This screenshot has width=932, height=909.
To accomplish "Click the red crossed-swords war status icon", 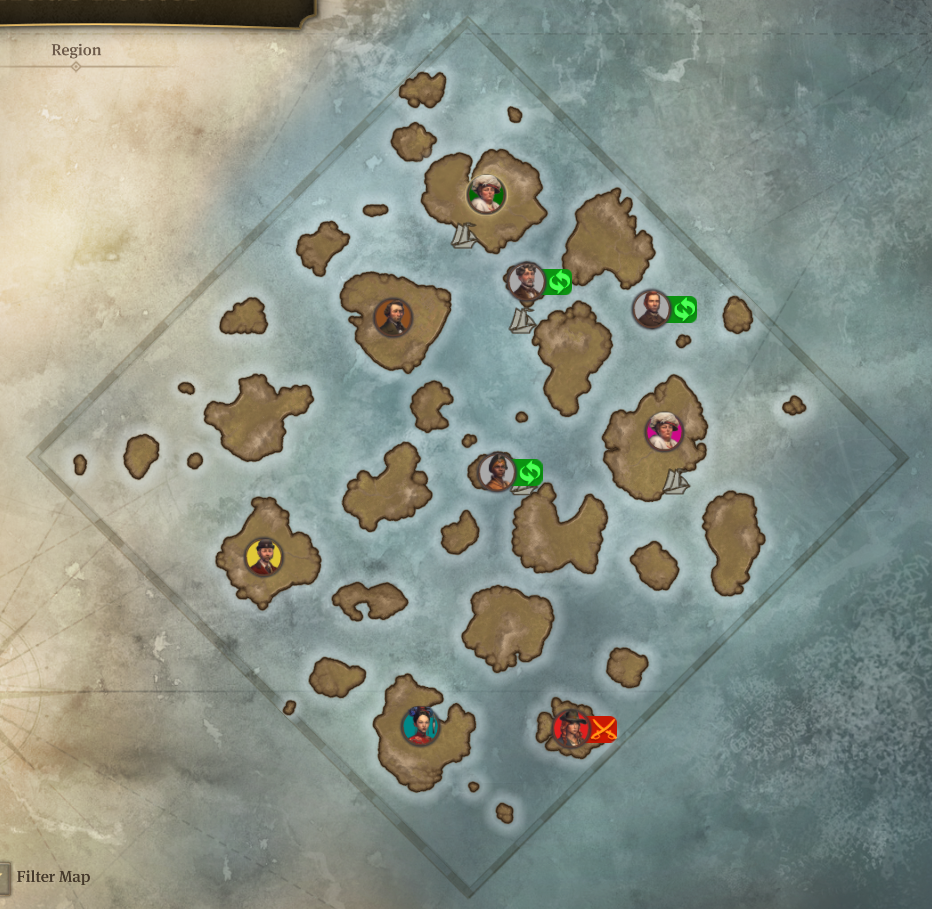I will pyautogui.click(x=602, y=729).
